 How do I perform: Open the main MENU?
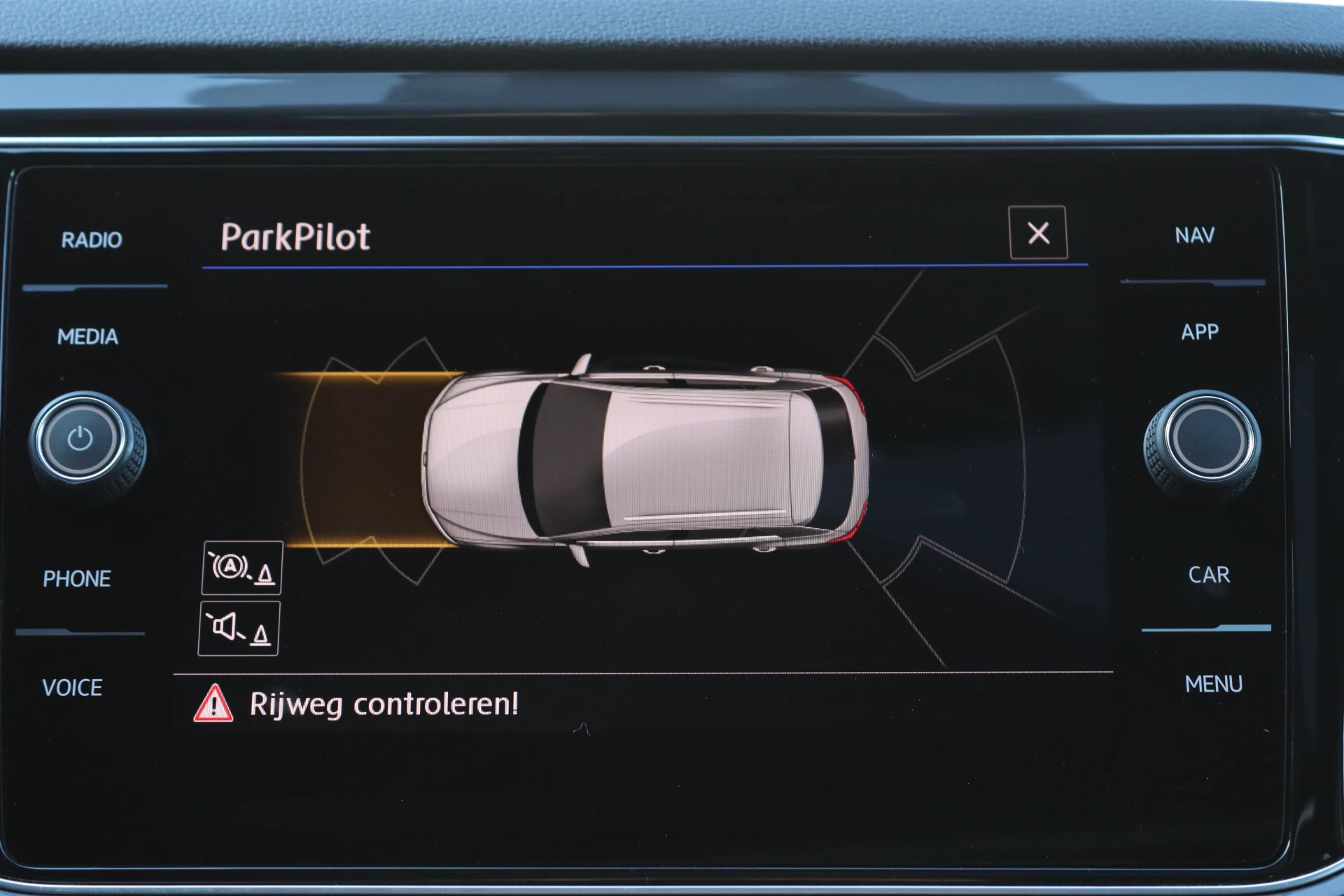point(1213,684)
